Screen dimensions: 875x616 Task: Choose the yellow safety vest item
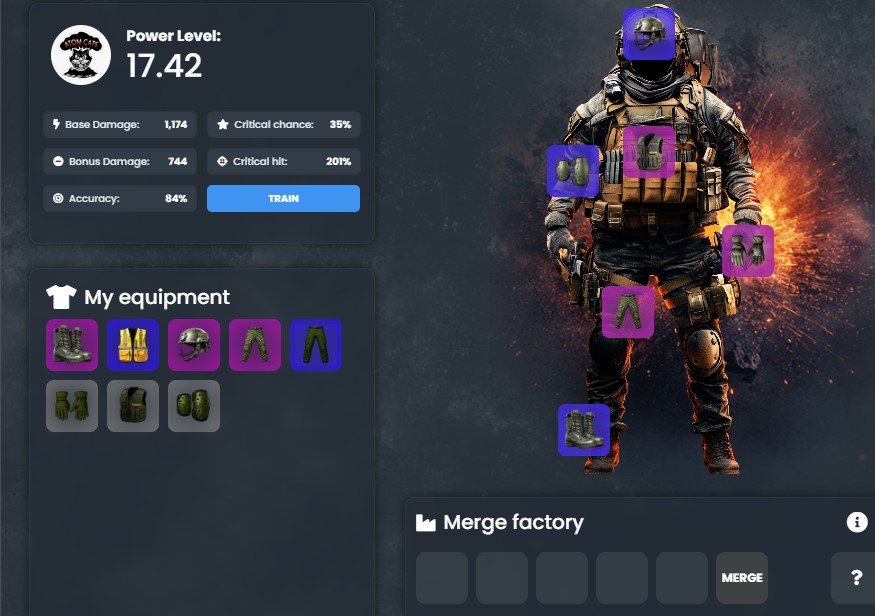coord(133,345)
